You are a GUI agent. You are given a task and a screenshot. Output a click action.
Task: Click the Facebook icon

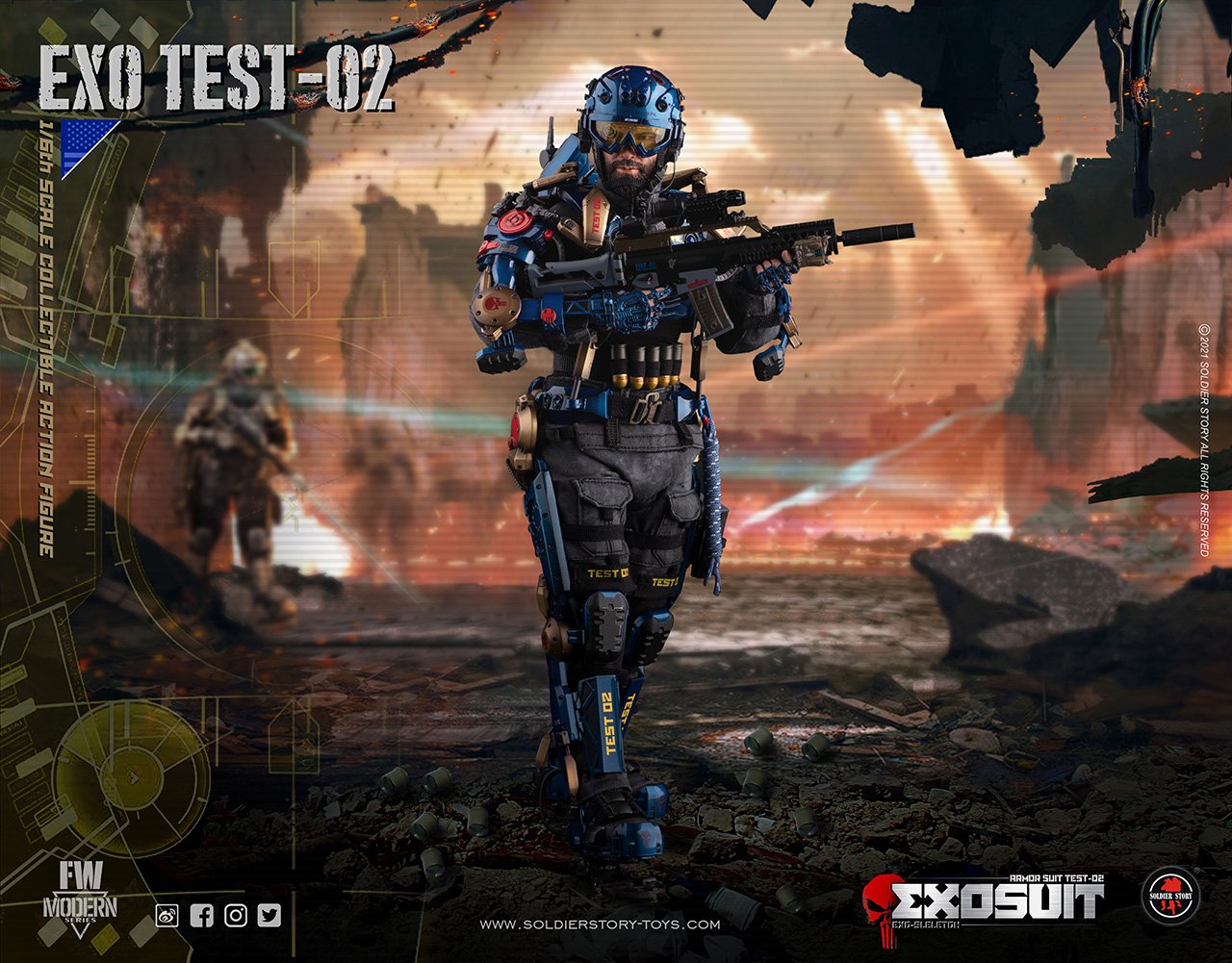click(x=201, y=915)
